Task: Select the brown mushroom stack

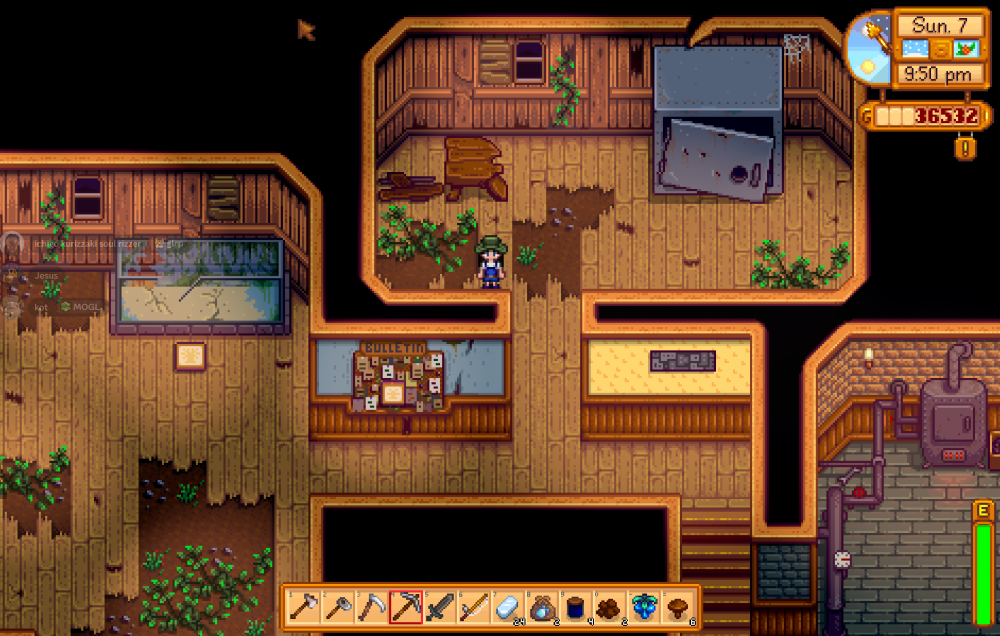Action: (x=677, y=607)
